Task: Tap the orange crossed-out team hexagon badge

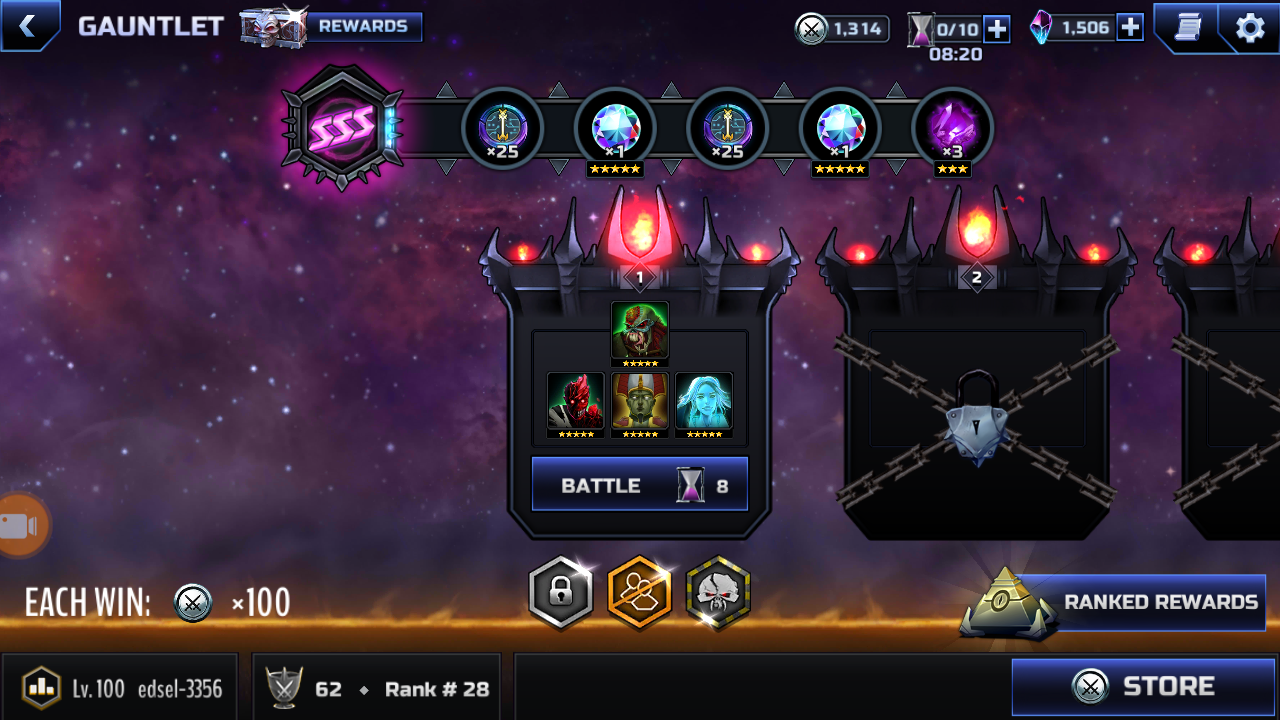Action: (639, 593)
